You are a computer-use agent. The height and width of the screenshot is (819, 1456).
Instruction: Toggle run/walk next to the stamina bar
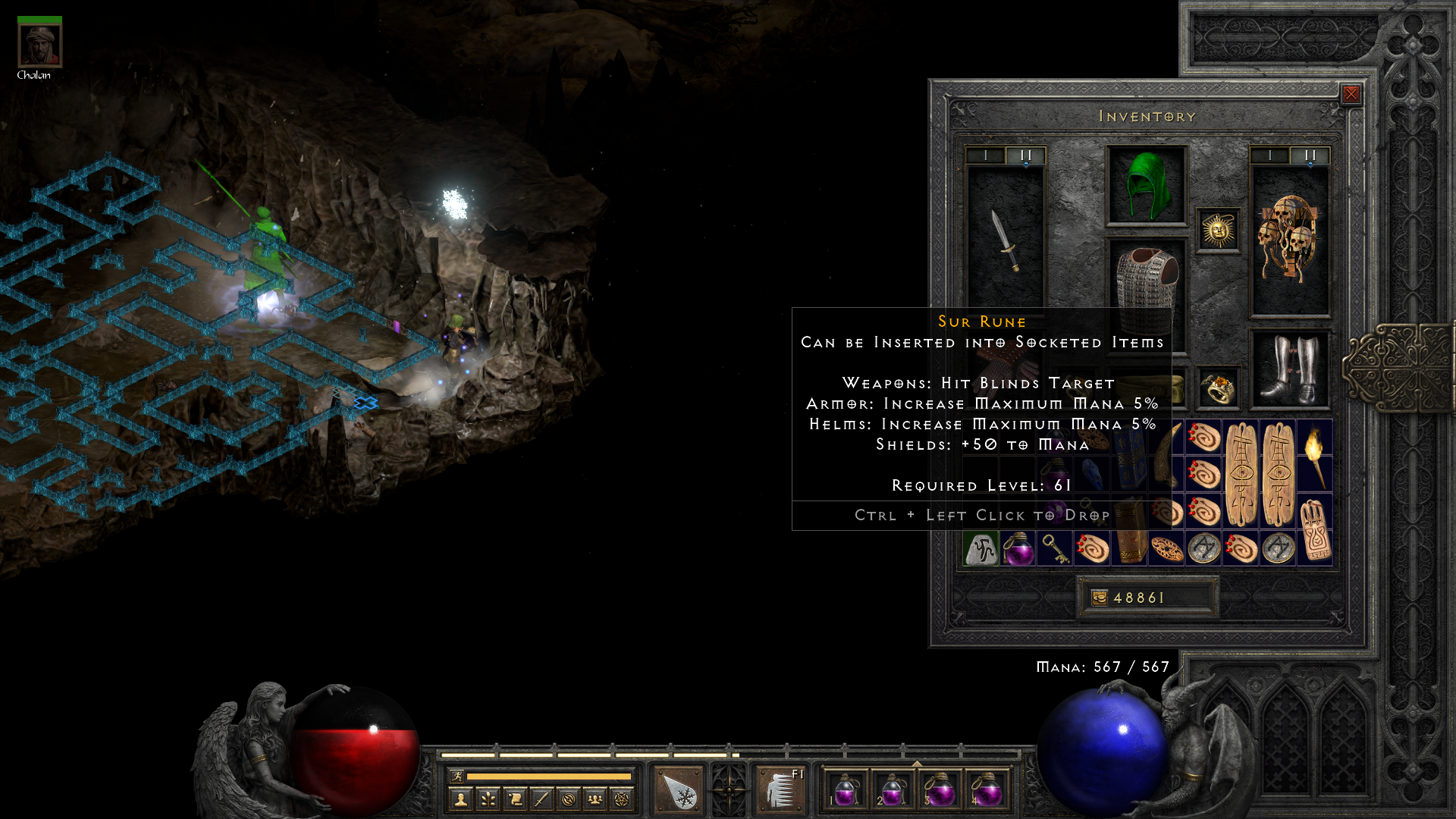(458, 776)
